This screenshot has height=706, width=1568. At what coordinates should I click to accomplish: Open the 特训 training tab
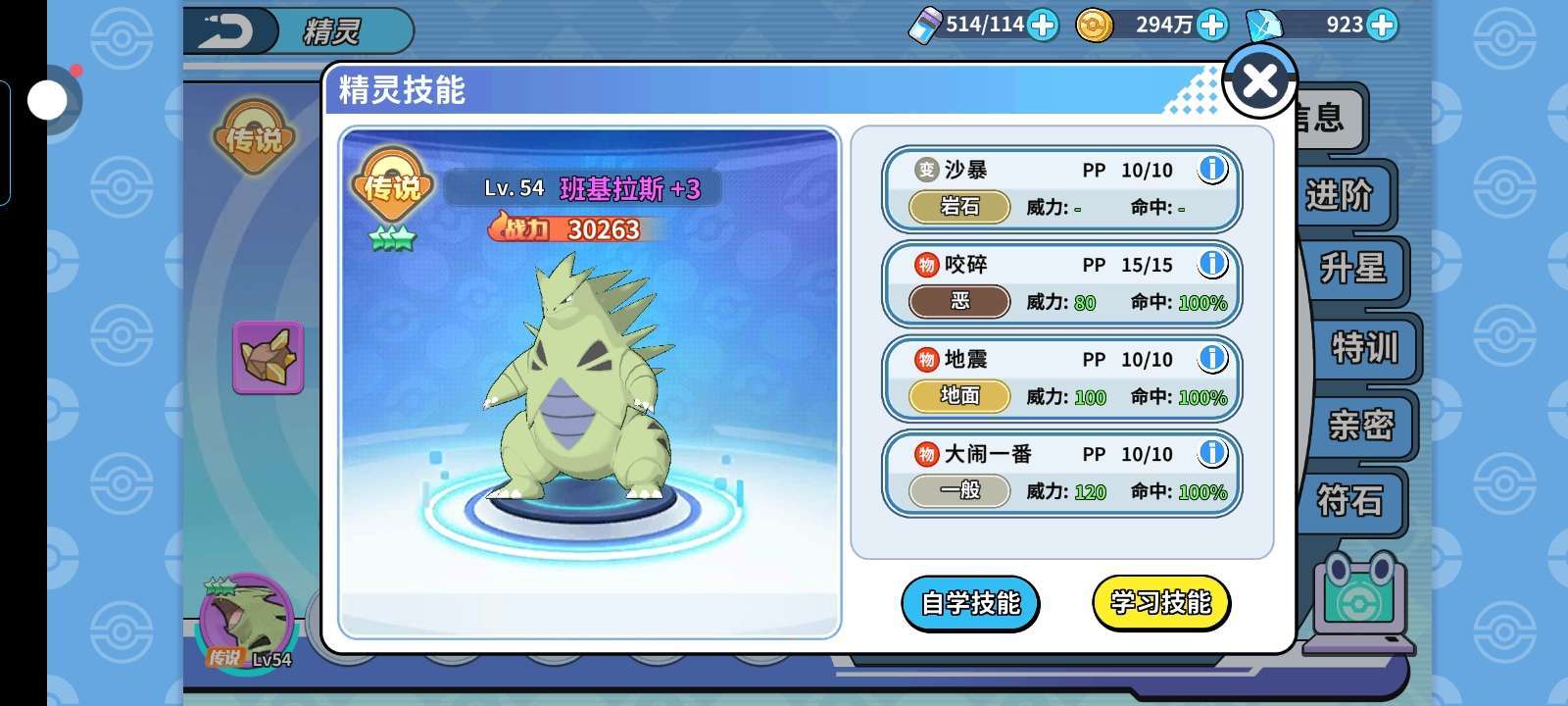click(1363, 347)
